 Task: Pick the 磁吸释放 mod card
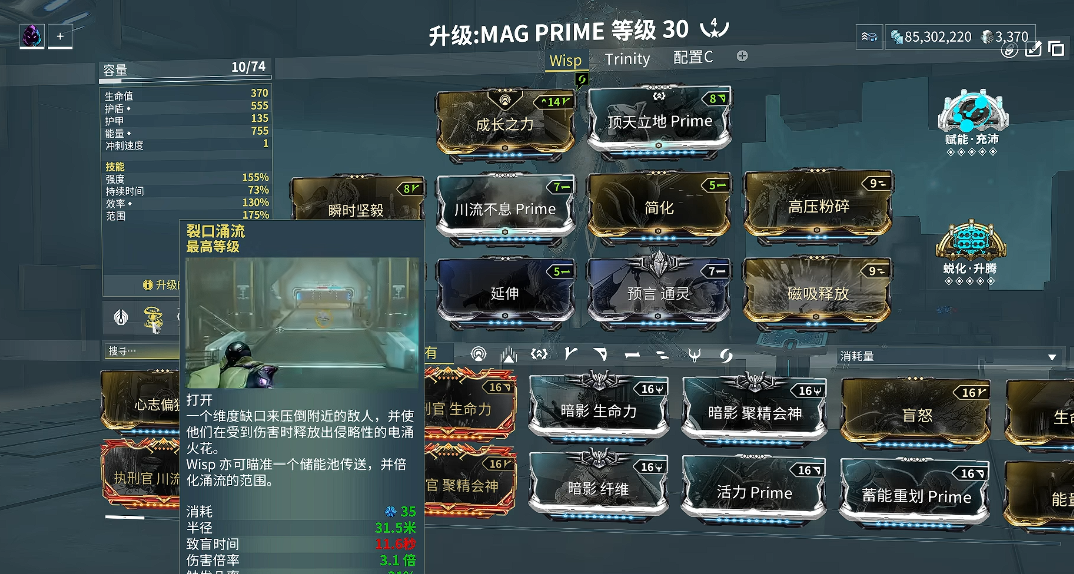click(x=818, y=293)
